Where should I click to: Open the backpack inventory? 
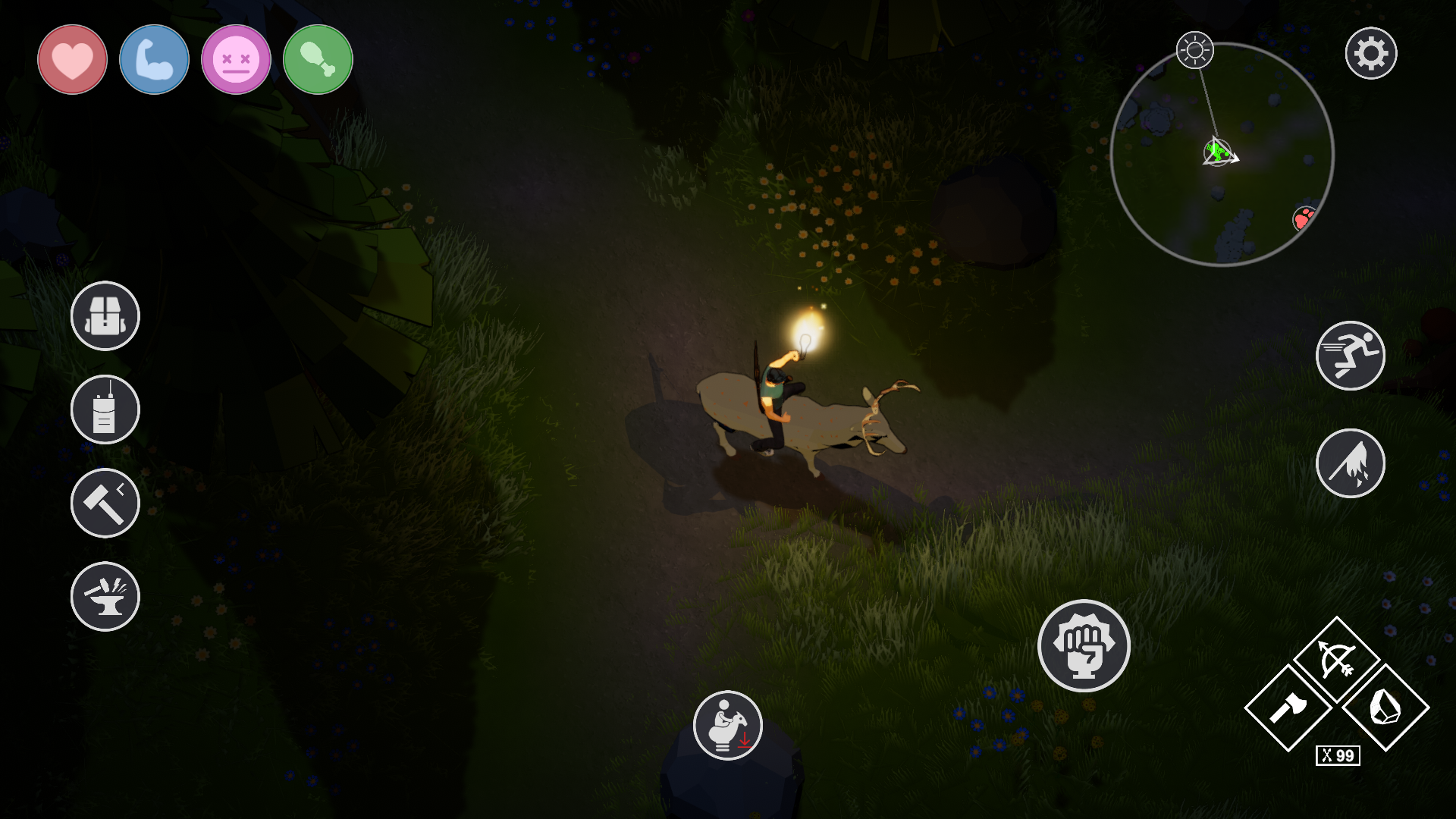coord(104,315)
